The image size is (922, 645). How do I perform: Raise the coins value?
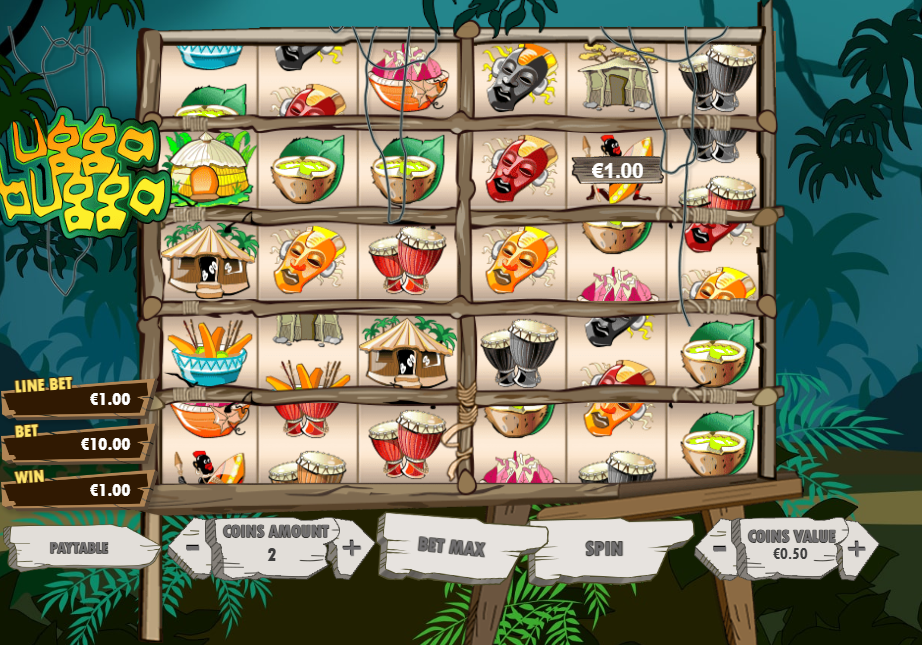pos(857,548)
